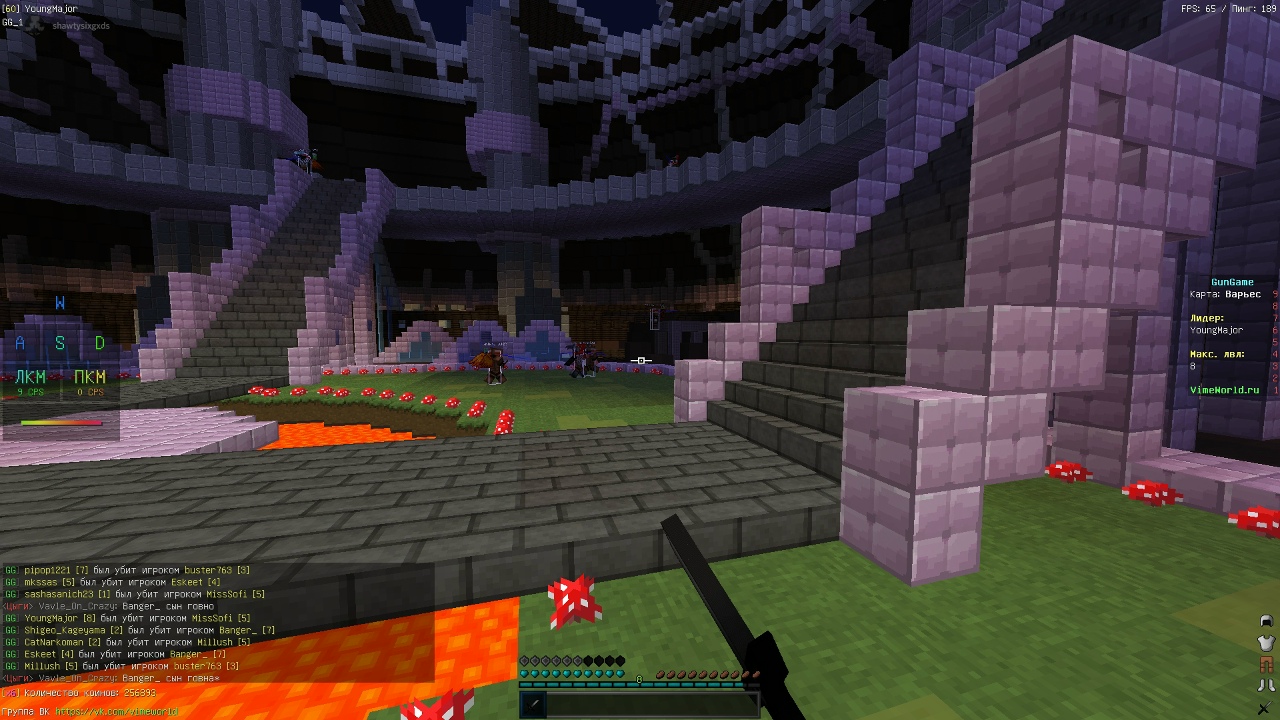Click the boots armor status icon
Screen dimensions: 1280x720
[x=1266, y=687]
